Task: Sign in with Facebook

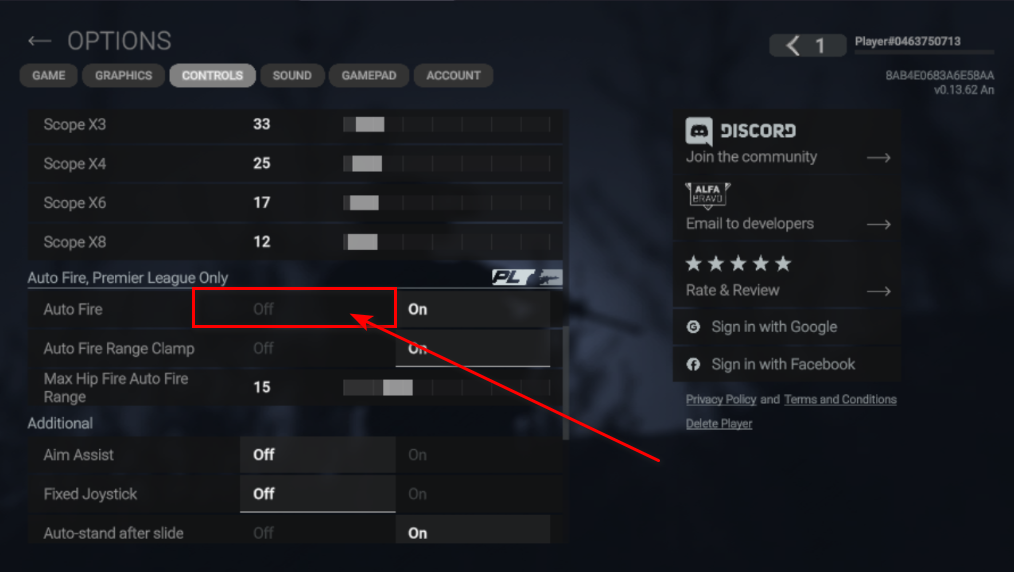Action: tap(782, 365)
